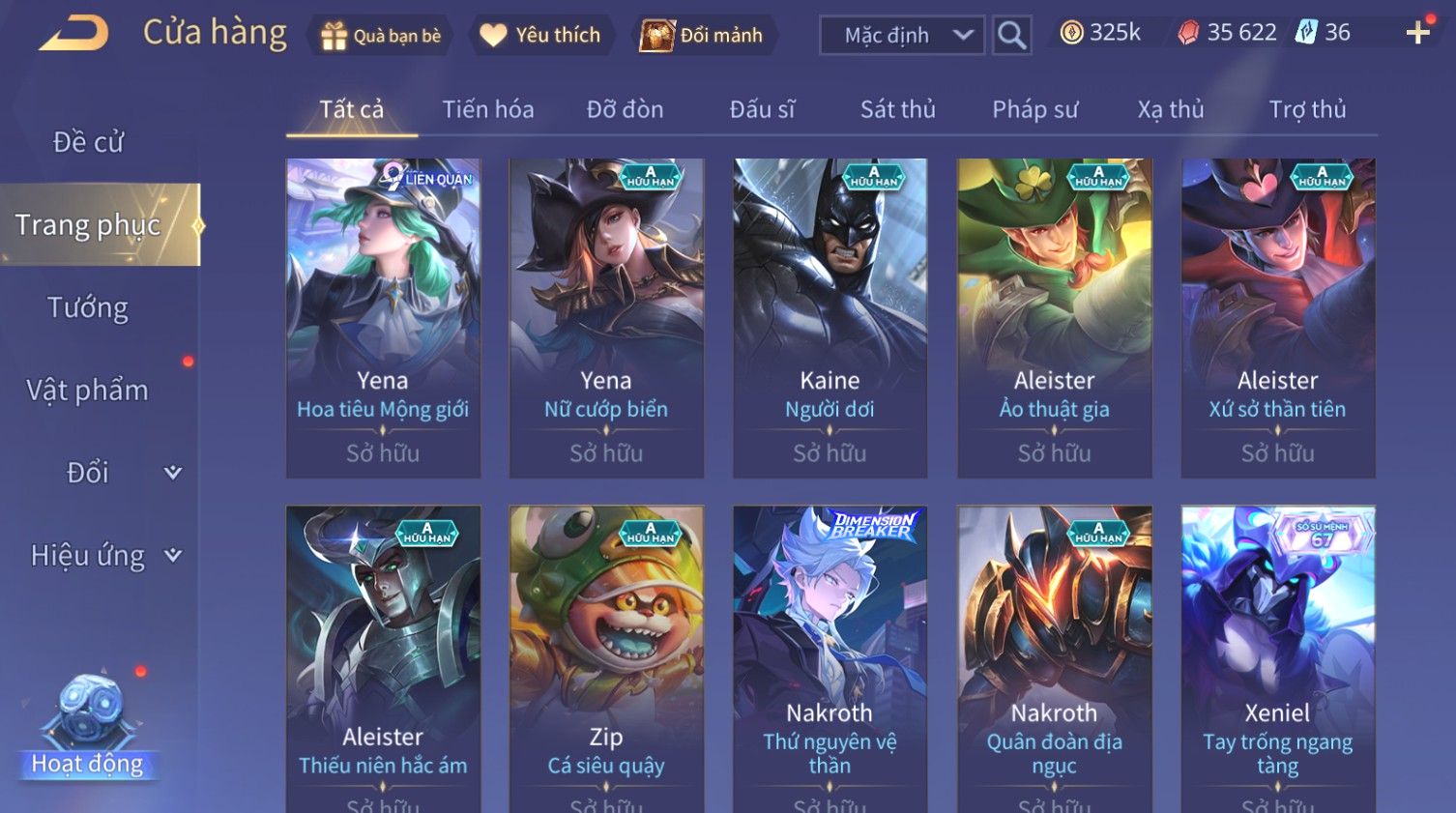Add currency with the plus button
This screenshot has height=813, width=1456.
click(x=1417, y=33)
